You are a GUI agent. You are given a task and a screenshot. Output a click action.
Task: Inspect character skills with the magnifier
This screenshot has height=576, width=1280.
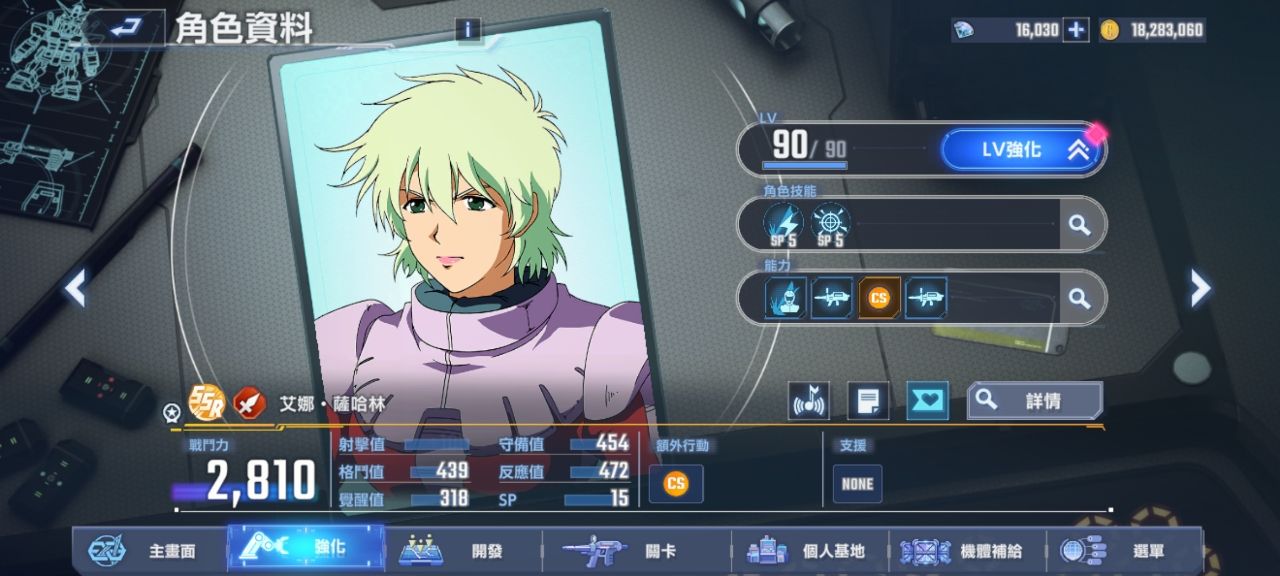coord(1079,225)
